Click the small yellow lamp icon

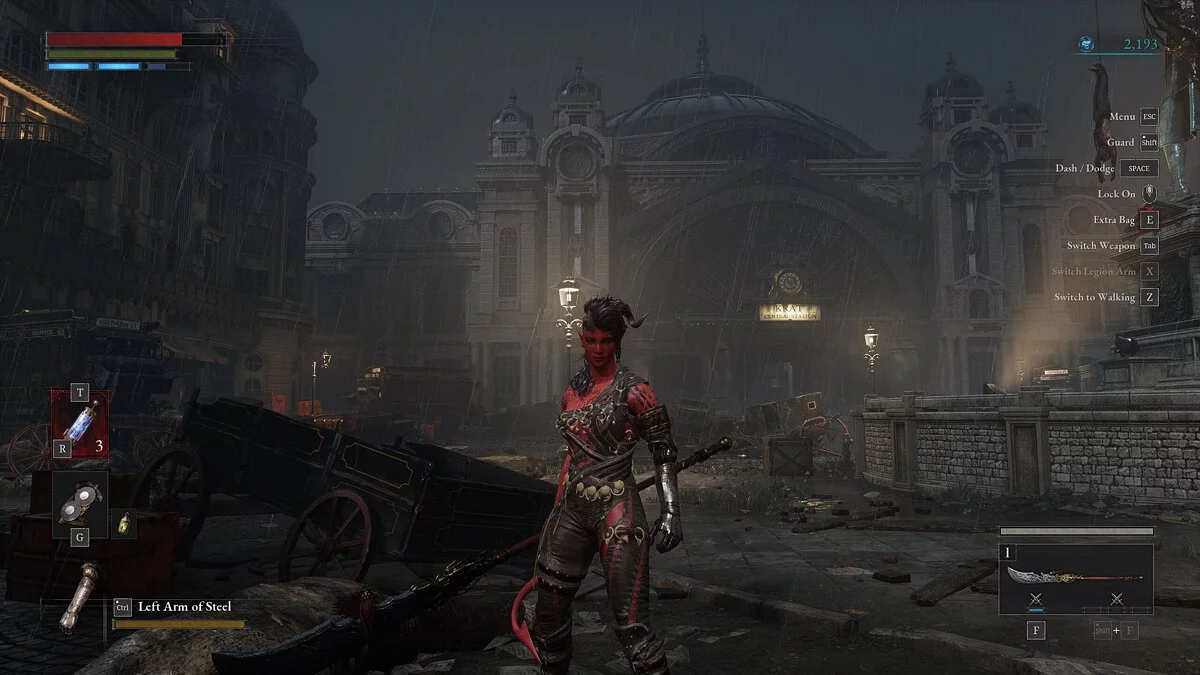click(x=124, y=521)
